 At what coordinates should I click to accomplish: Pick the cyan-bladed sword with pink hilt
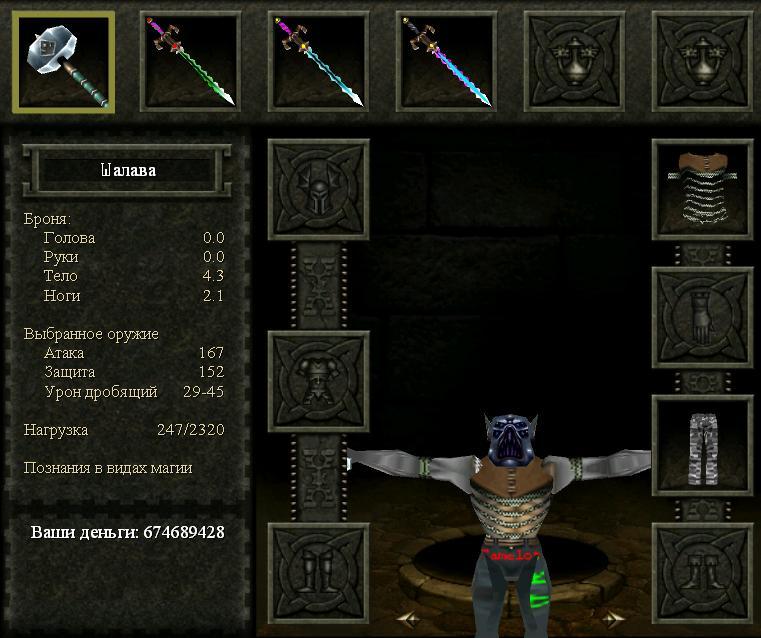(318, 61)
